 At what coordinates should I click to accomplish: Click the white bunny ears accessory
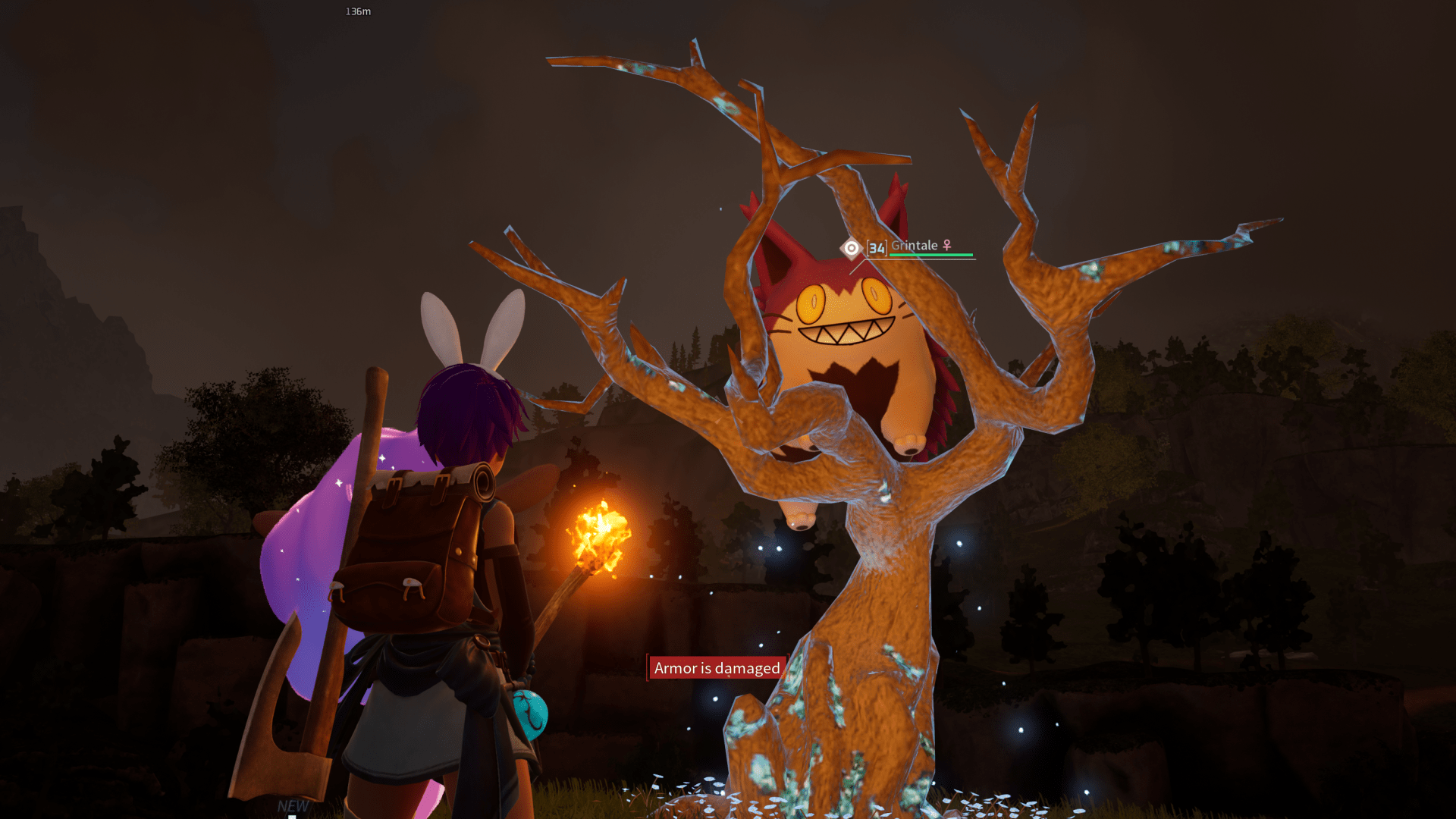[470, 326]
